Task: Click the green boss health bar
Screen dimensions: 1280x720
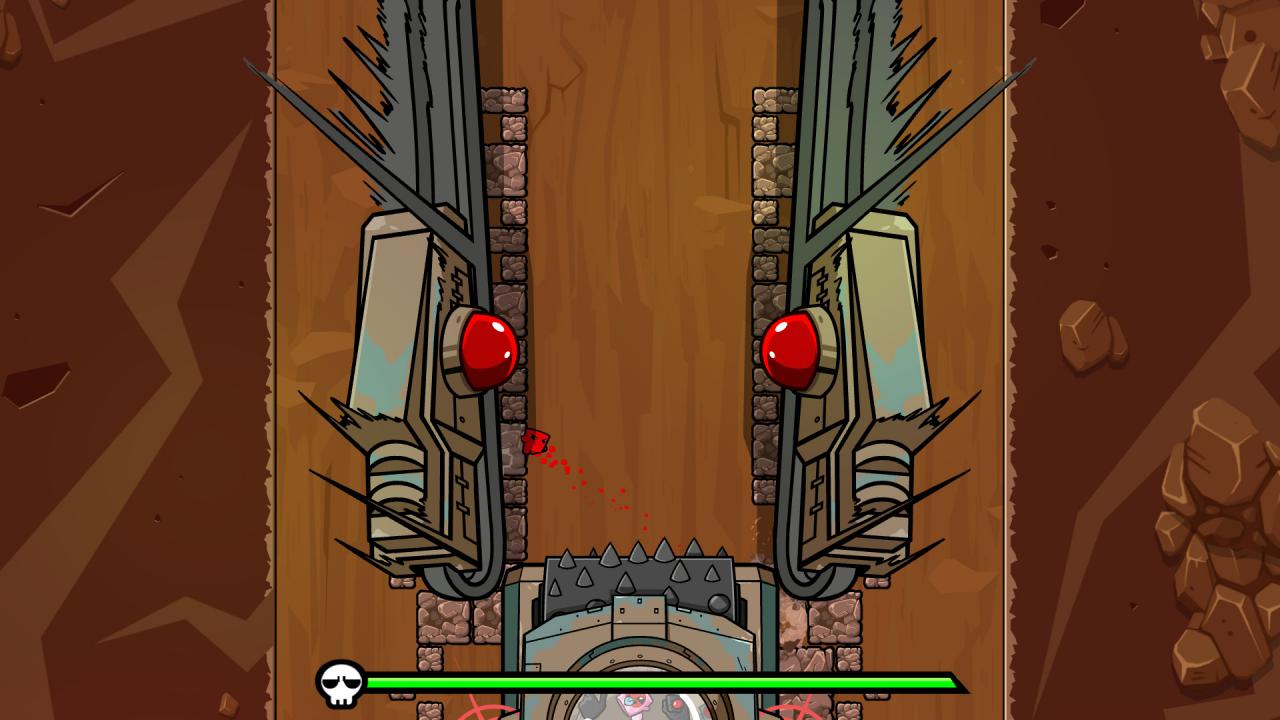Action: (660, 684)
